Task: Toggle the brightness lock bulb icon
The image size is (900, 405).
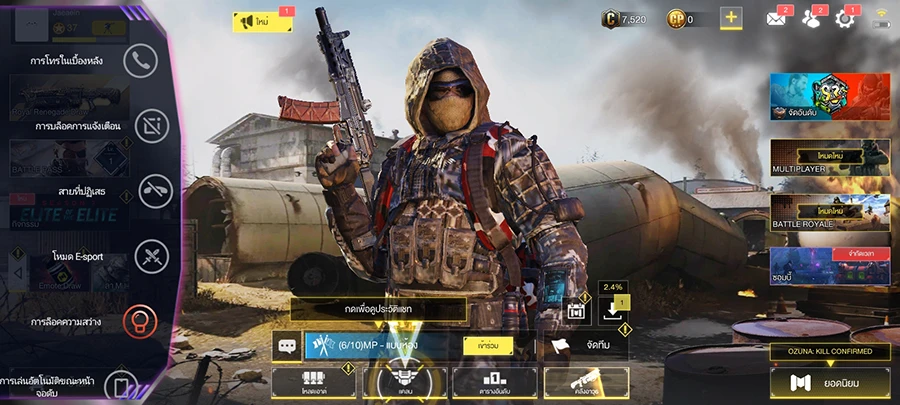Action: pos(140,322)
